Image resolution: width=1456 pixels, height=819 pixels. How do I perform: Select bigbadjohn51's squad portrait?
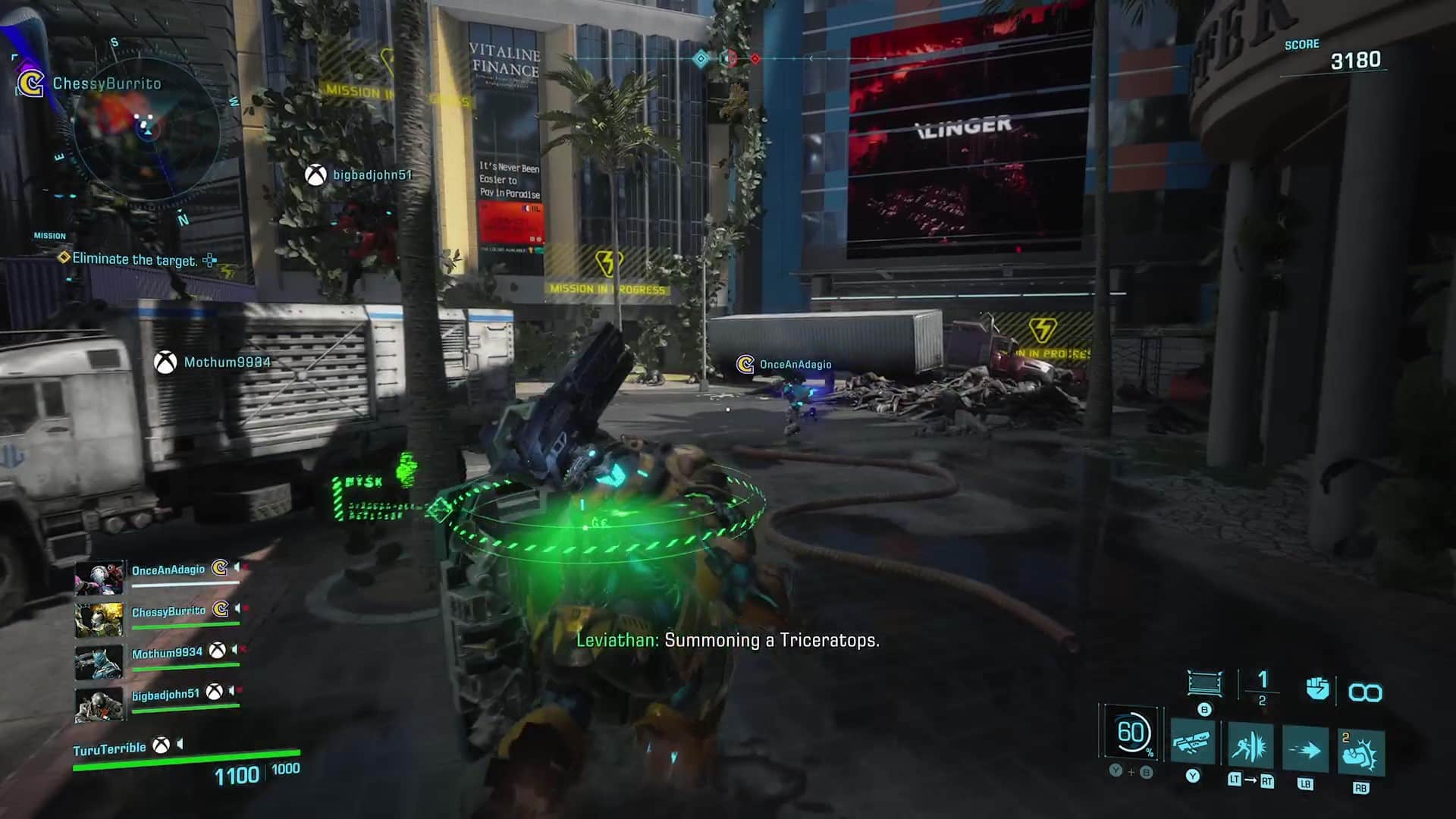99,704
